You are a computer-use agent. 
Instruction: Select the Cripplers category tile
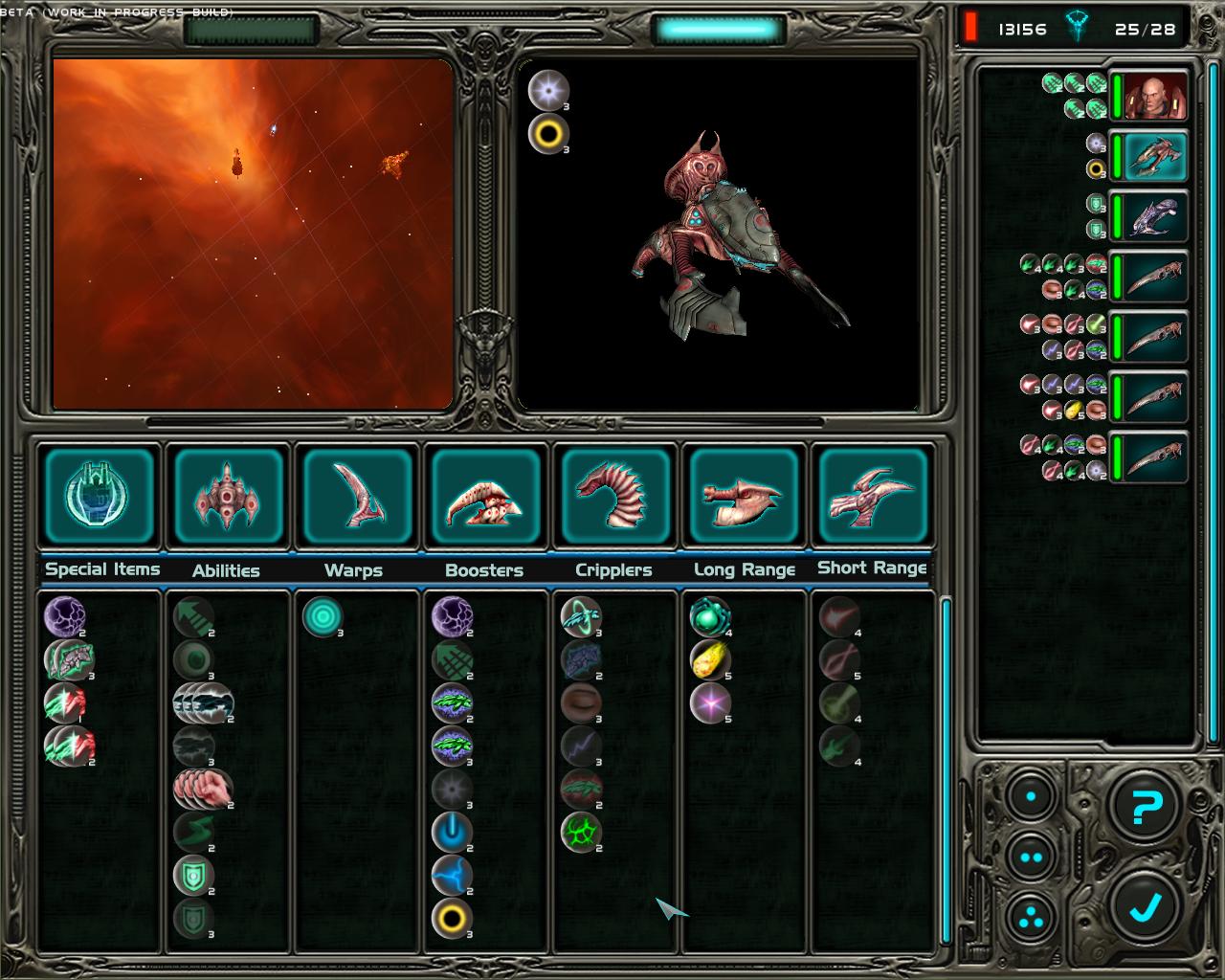613,496
